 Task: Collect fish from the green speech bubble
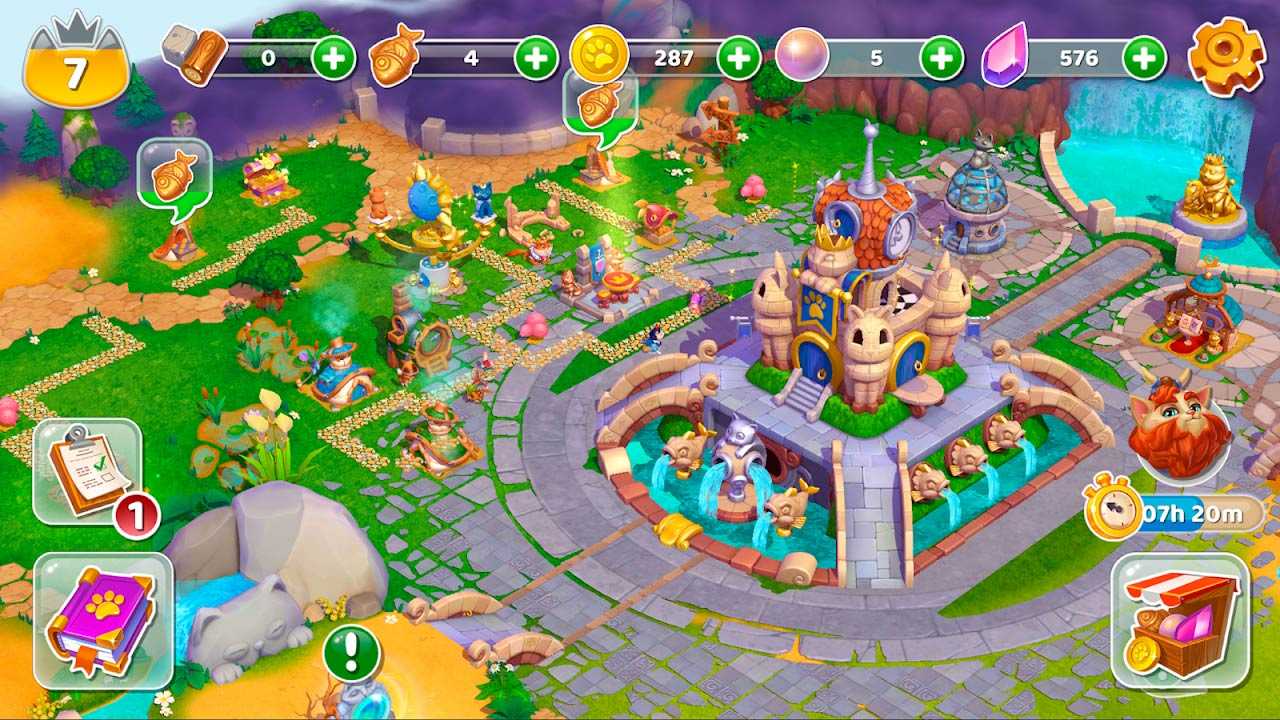(x=174, y=175)
